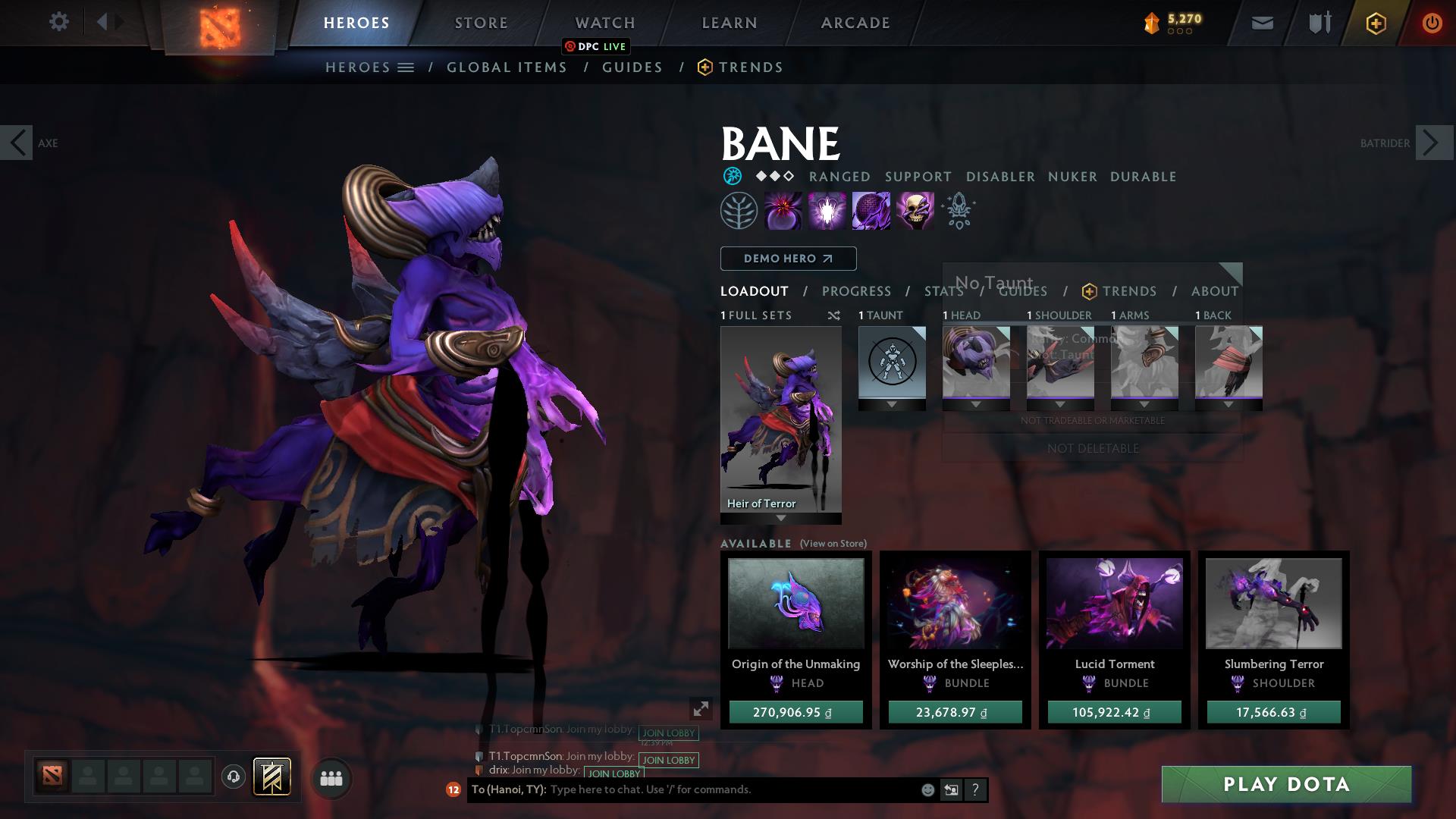Image resolution: width=1456 pixels, height=819 pixels.
Task: Open the mail notifications envelope icon
Action: tap(1261, 23)
